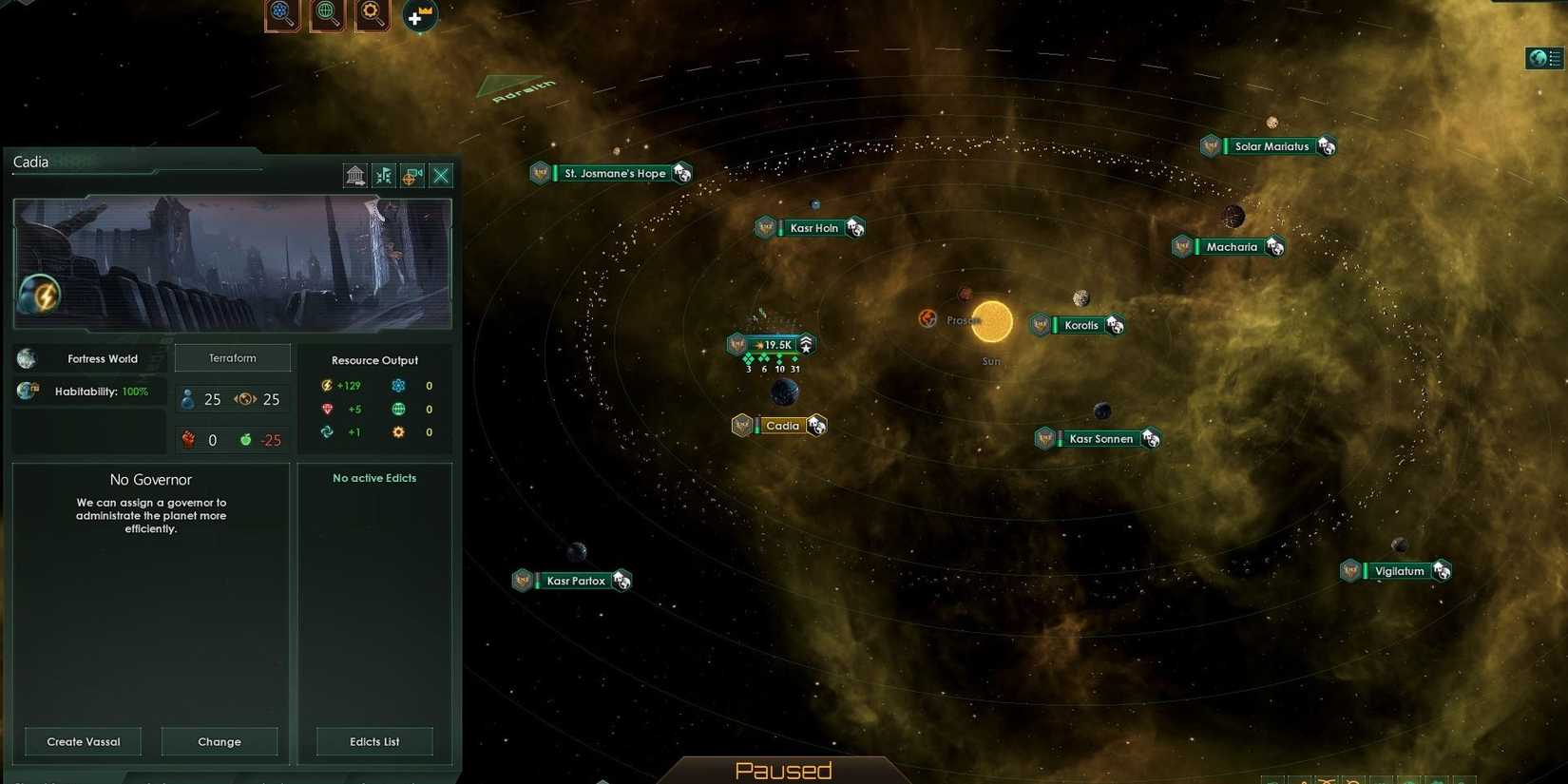Open the Edicts List

(x=373, y=741)
